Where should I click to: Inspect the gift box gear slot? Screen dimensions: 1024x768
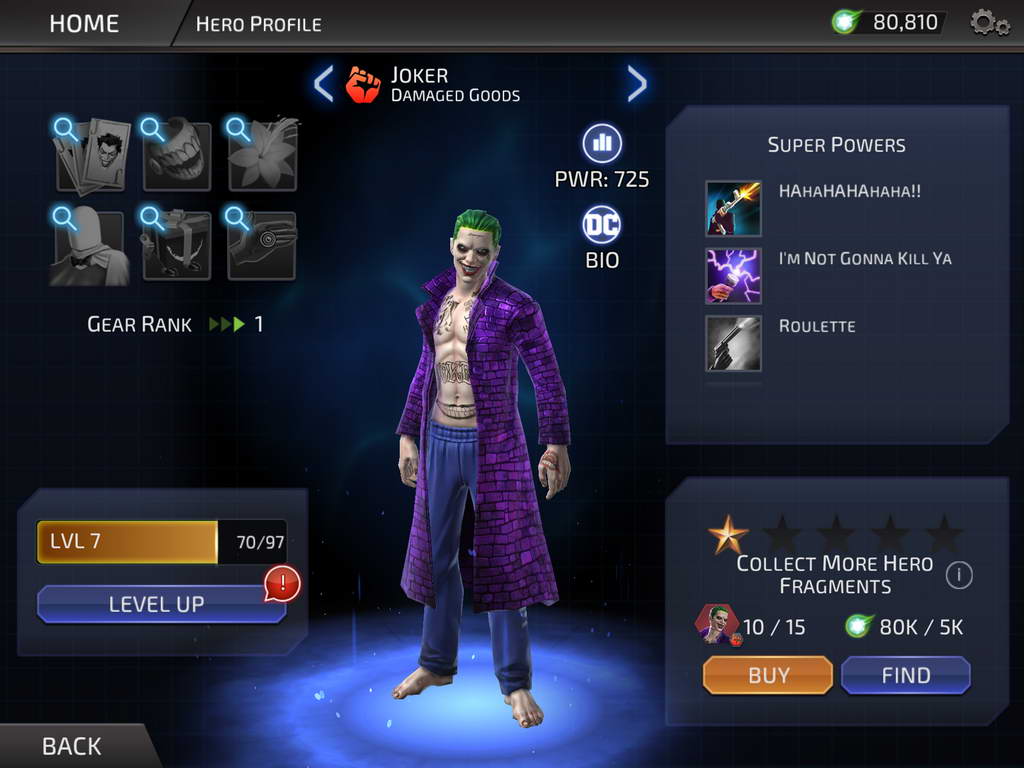177,246
